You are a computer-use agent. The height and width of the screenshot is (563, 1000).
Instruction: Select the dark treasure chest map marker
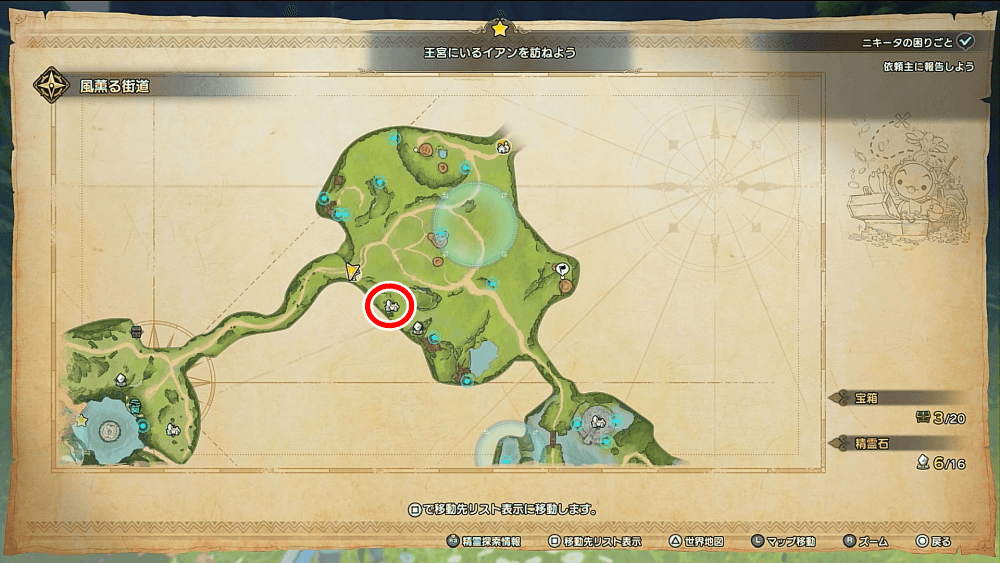(136, 332)
